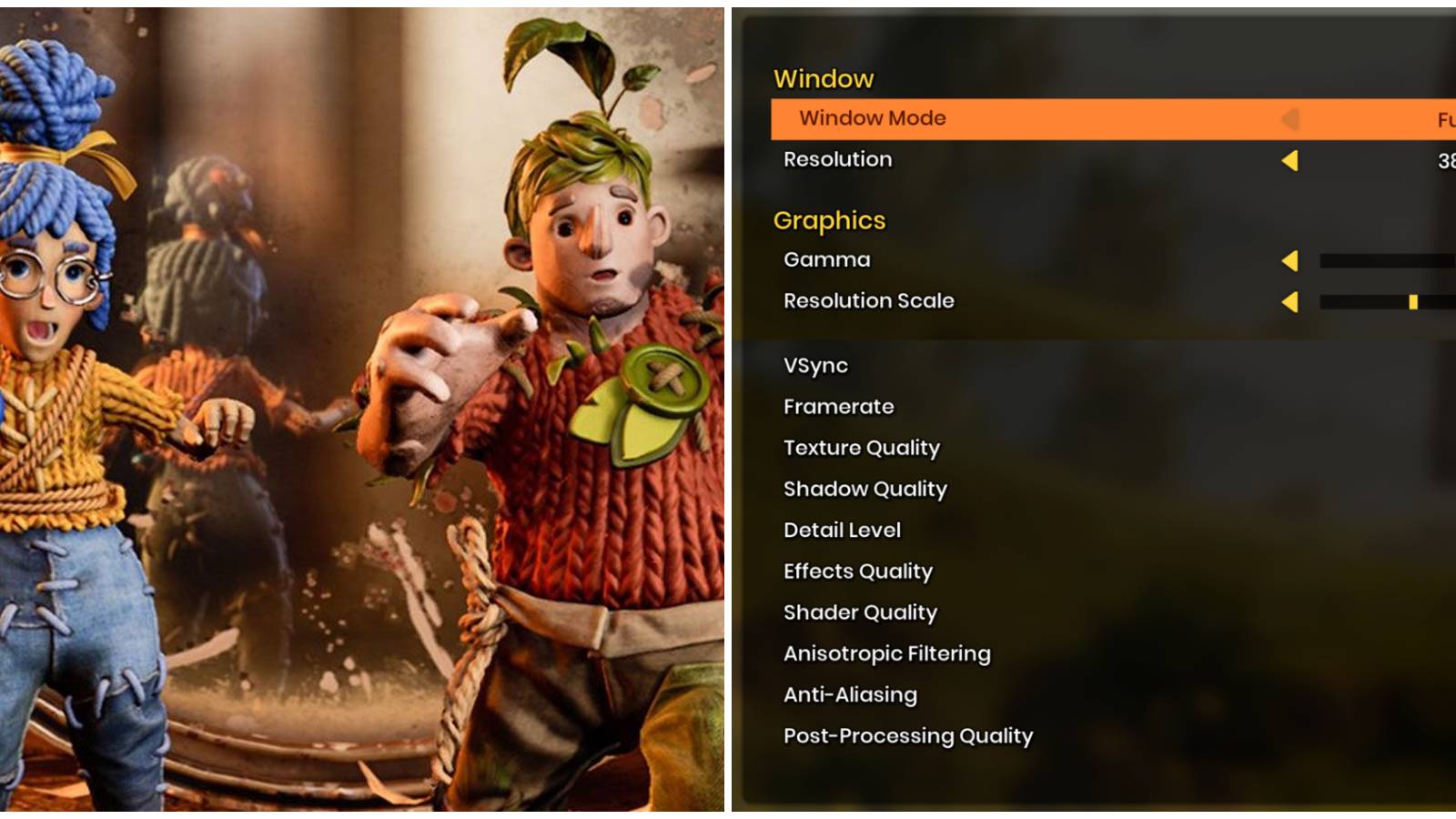
Task: Adjust the Gamma slider bar
Action: [x=1383, y=258]
